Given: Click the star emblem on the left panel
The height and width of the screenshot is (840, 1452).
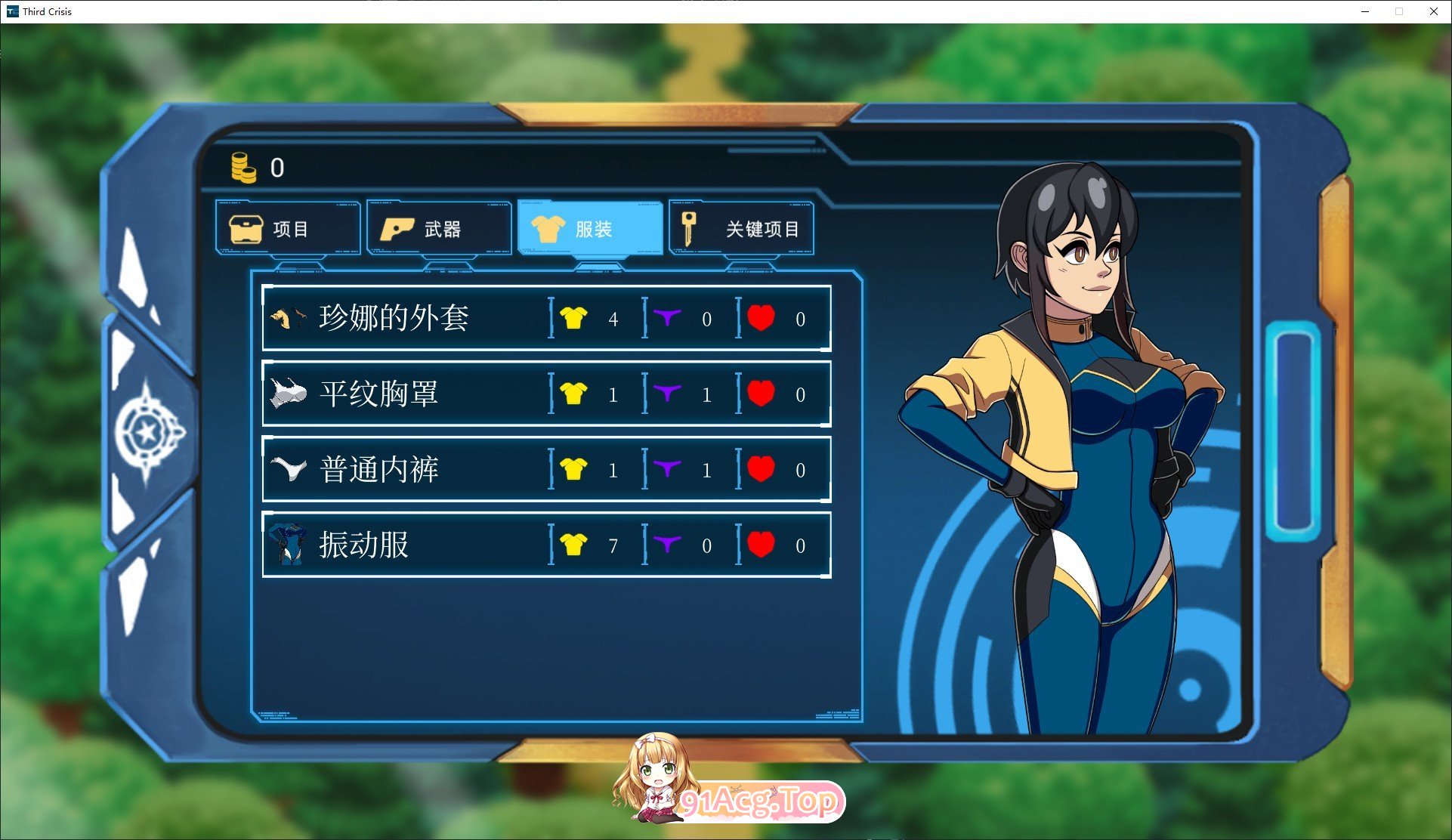Looking at the screenshot, I should coord(148,427).
